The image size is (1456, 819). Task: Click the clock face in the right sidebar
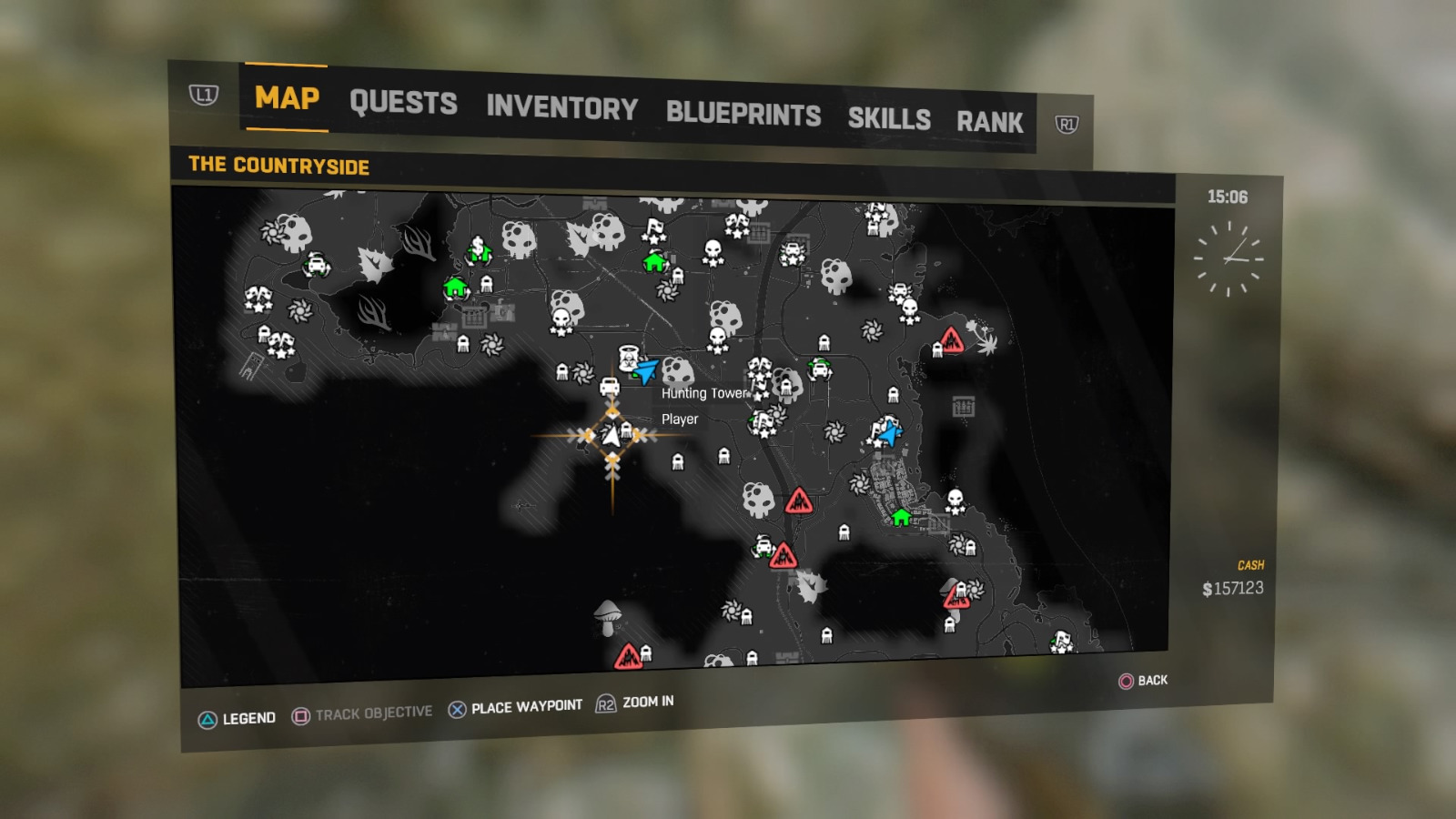(x=1228, y=258)
